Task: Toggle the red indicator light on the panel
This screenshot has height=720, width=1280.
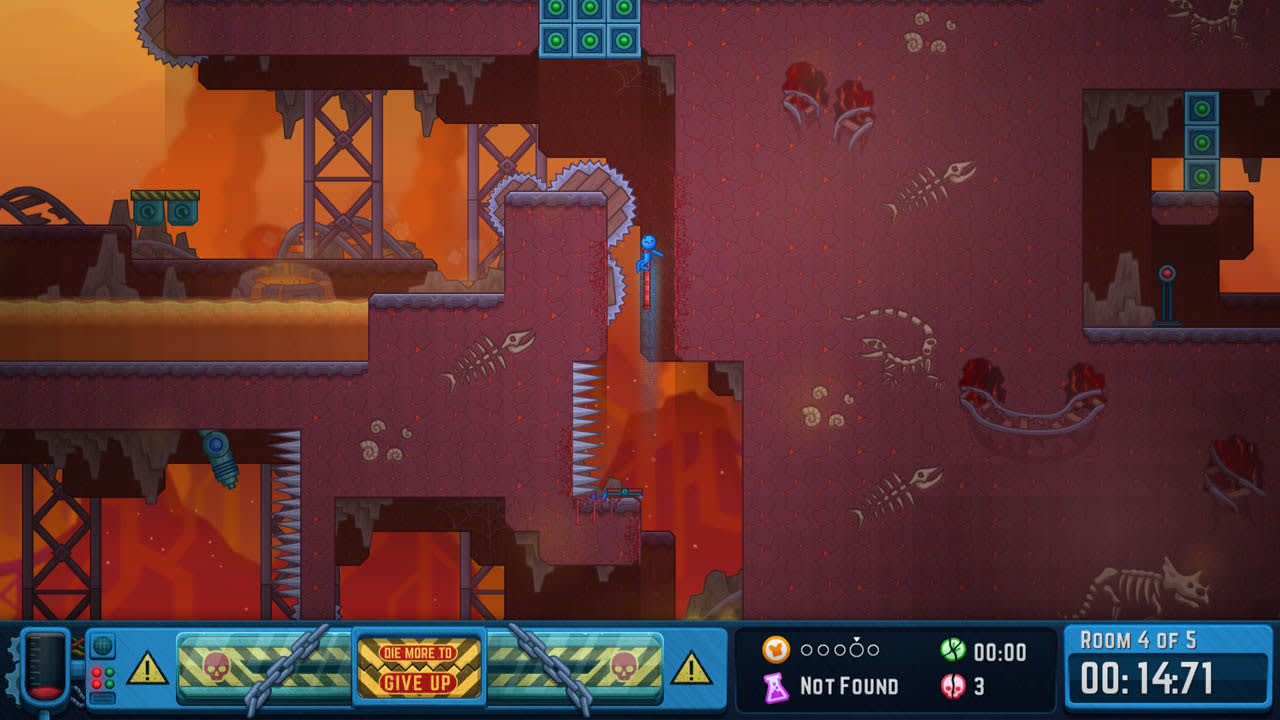Action: pyautogui.click(x=96, y=672)
